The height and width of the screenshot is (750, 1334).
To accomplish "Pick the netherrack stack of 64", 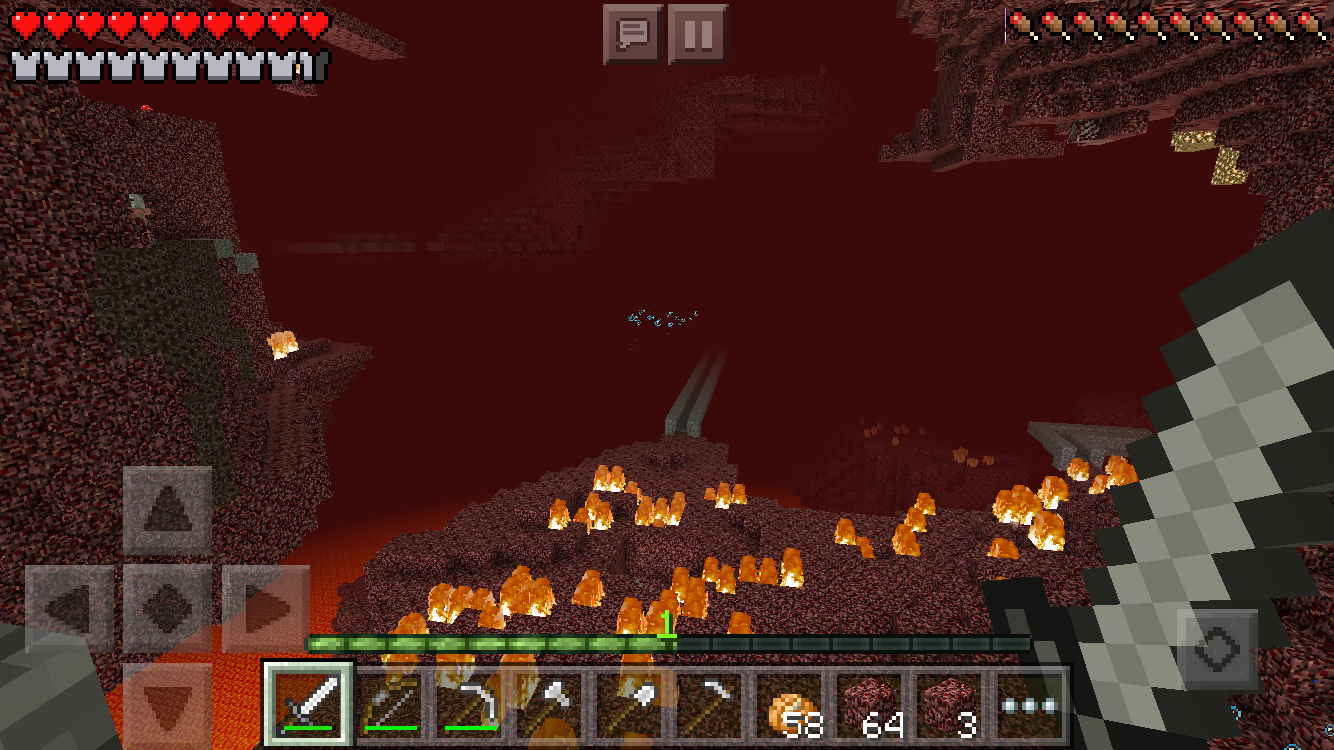I will click(876, 704).
